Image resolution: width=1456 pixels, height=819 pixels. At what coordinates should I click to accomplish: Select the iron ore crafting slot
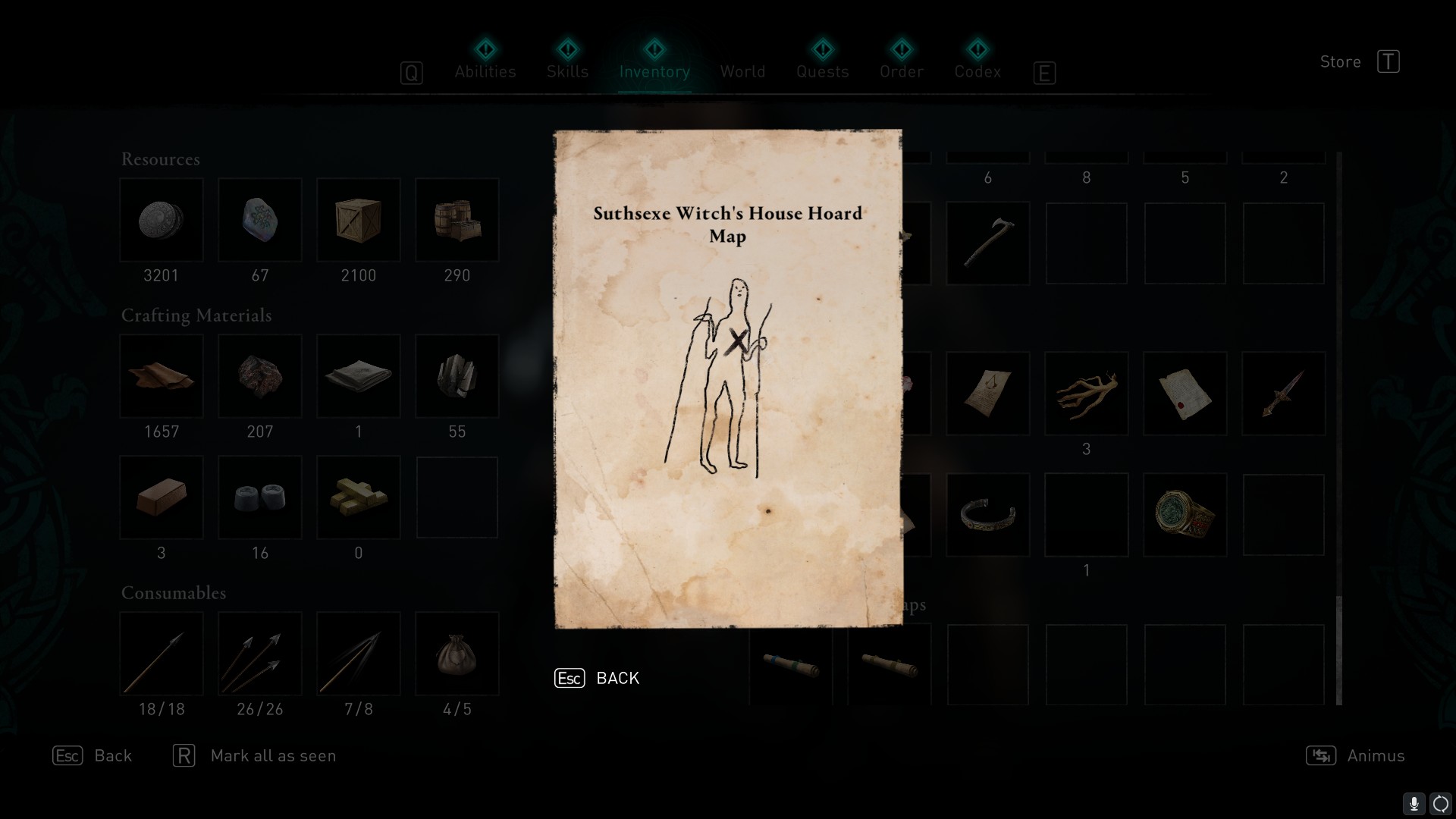tap(260, 376)
